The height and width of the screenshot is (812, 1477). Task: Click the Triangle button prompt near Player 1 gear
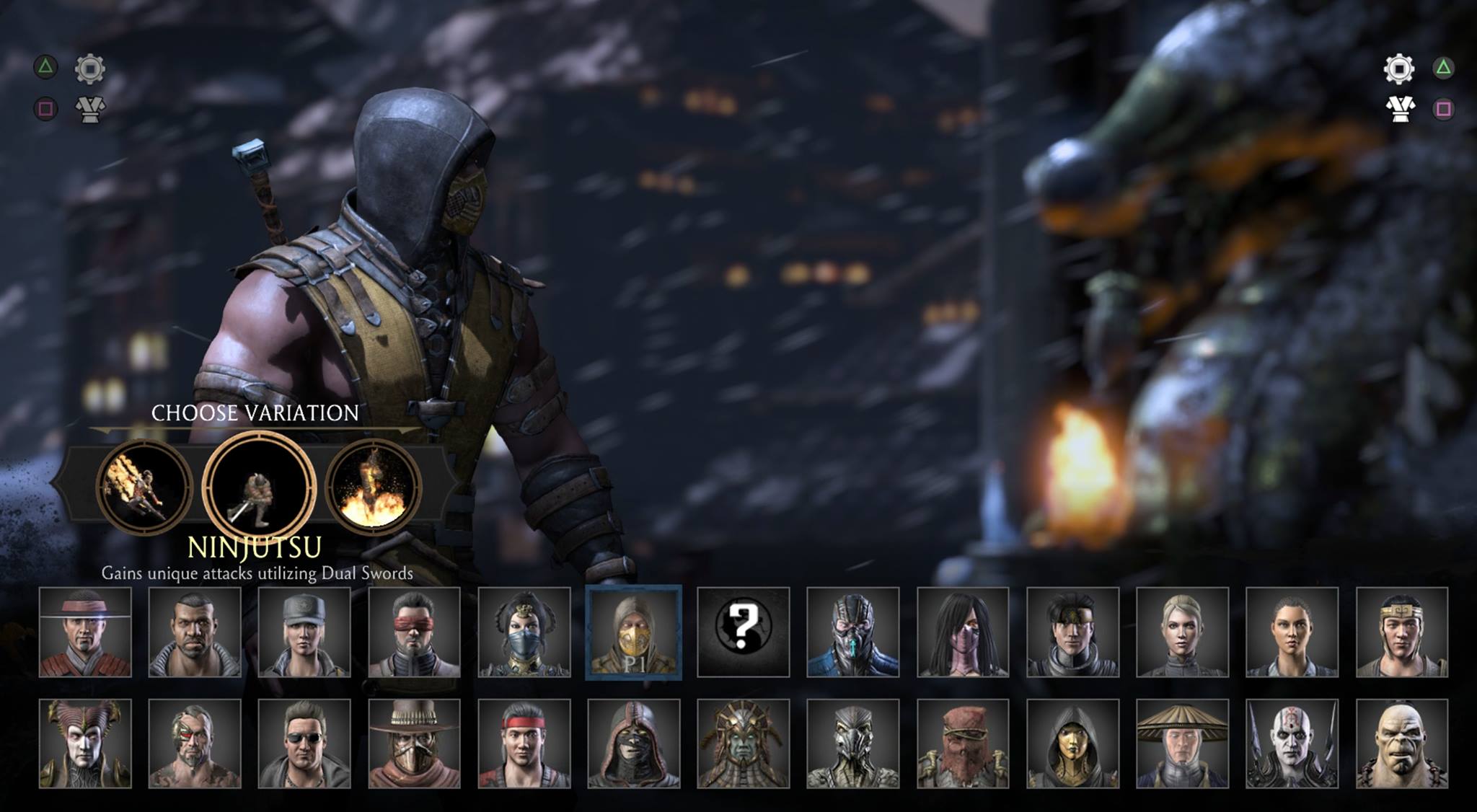tap(45, 69)
